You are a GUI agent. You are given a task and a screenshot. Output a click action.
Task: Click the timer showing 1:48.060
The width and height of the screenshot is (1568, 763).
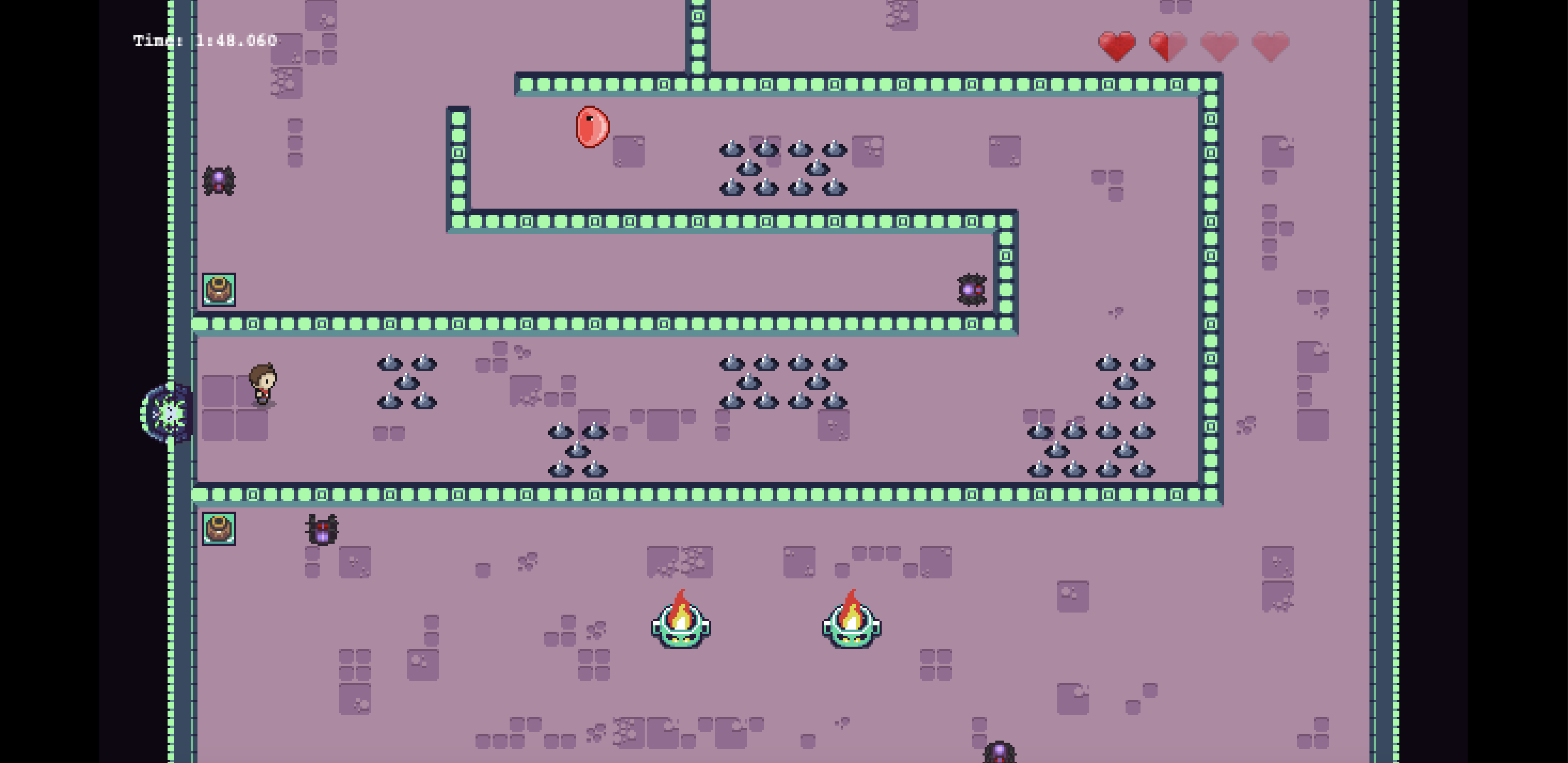[x=203, y=41]
